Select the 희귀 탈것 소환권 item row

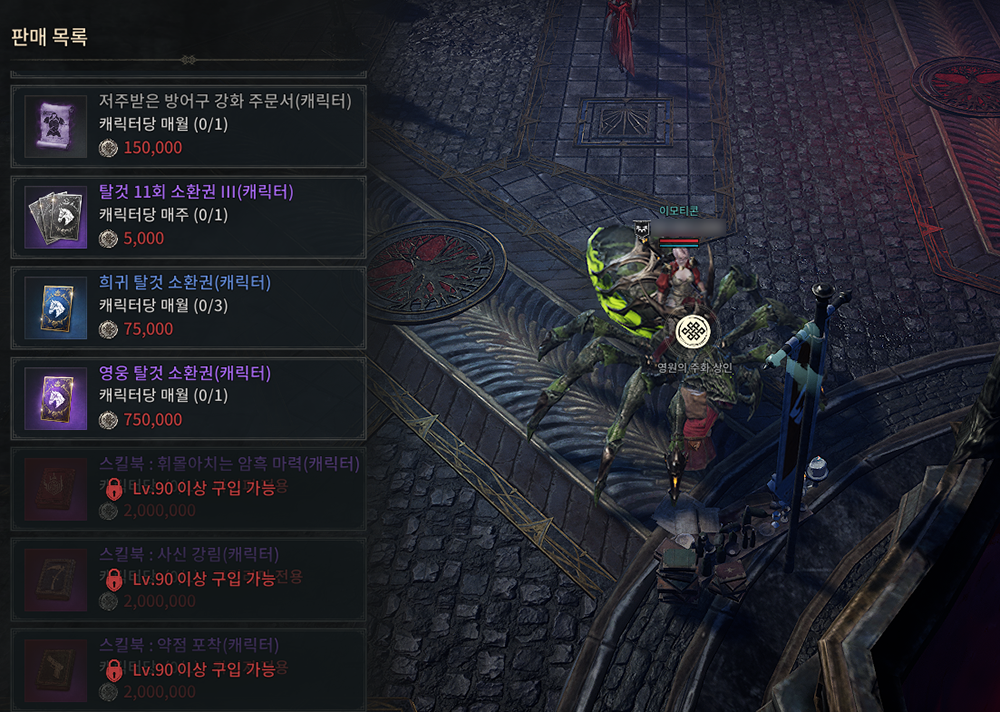(x=189, y=307)
